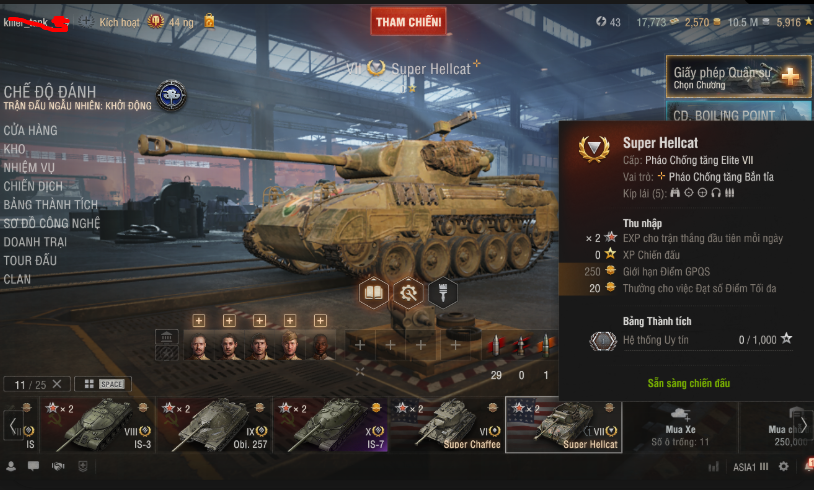Screen dimensions: 814x490
Task: Open the Giấy phép Quân sự banner
Action: [x=738, y=76]
